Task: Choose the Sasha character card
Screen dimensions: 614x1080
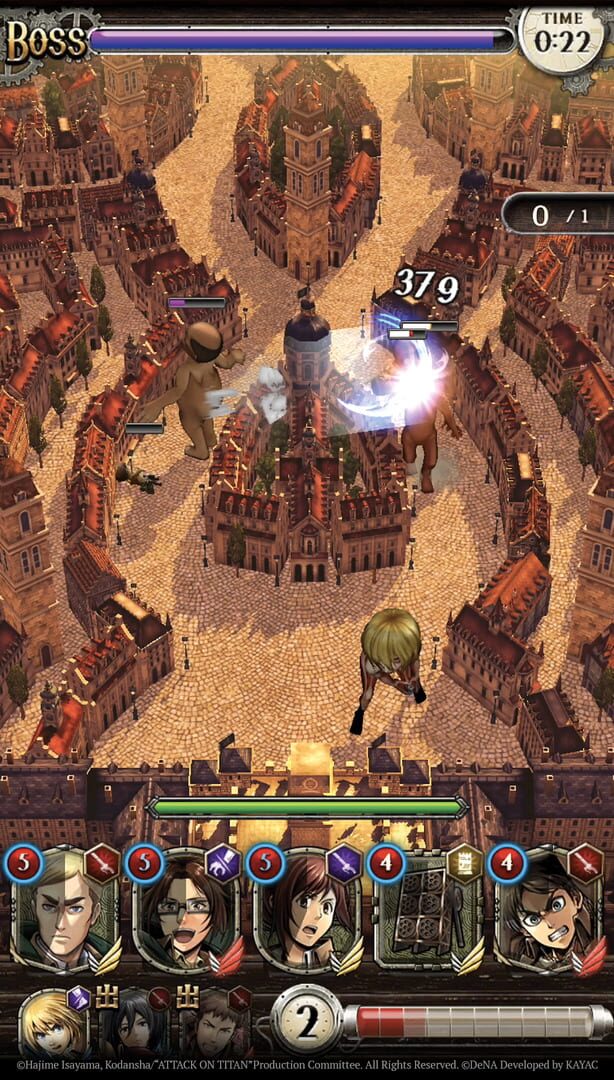Action: [307, 912]
